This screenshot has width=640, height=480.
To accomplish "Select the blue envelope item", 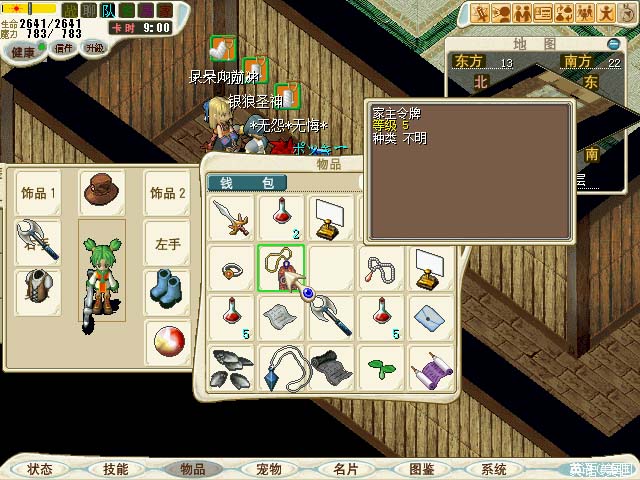I will click(431, 317).
